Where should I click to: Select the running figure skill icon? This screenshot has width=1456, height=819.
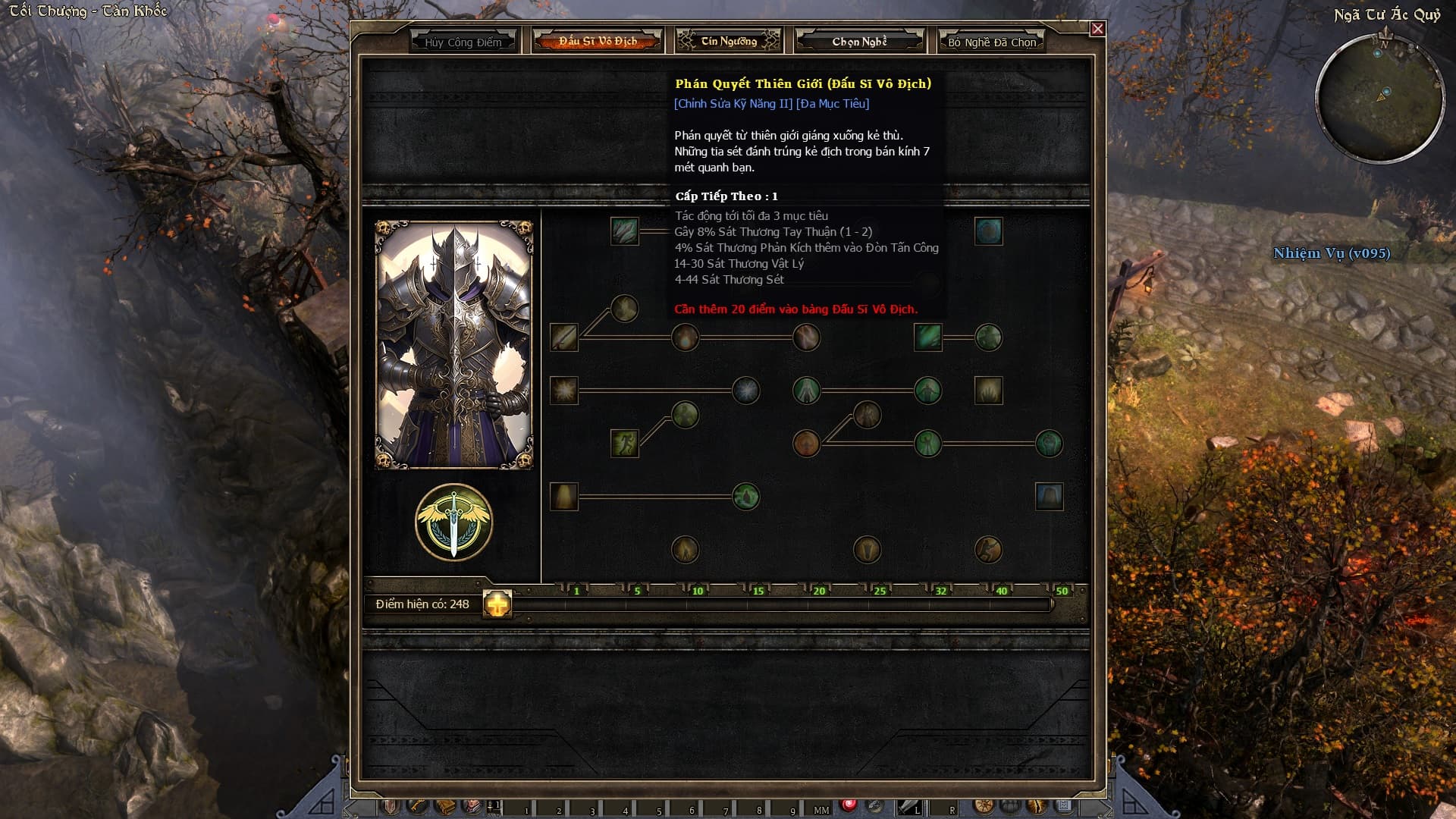point(624,444)
